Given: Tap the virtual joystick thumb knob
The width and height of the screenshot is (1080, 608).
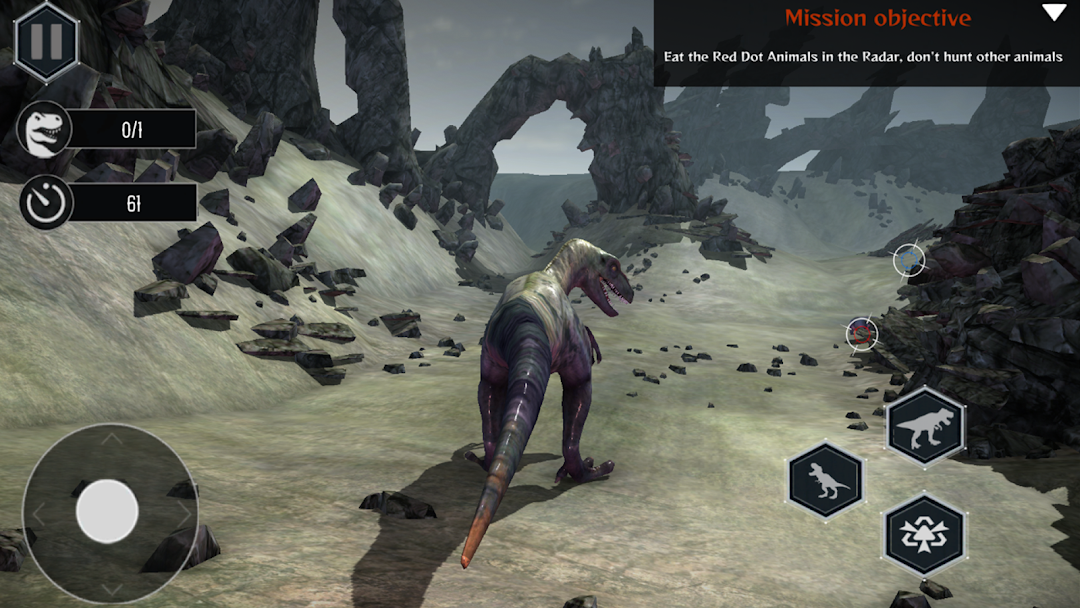Looking at the screenshot, I should pyautogui.click(x=107, y=511).
